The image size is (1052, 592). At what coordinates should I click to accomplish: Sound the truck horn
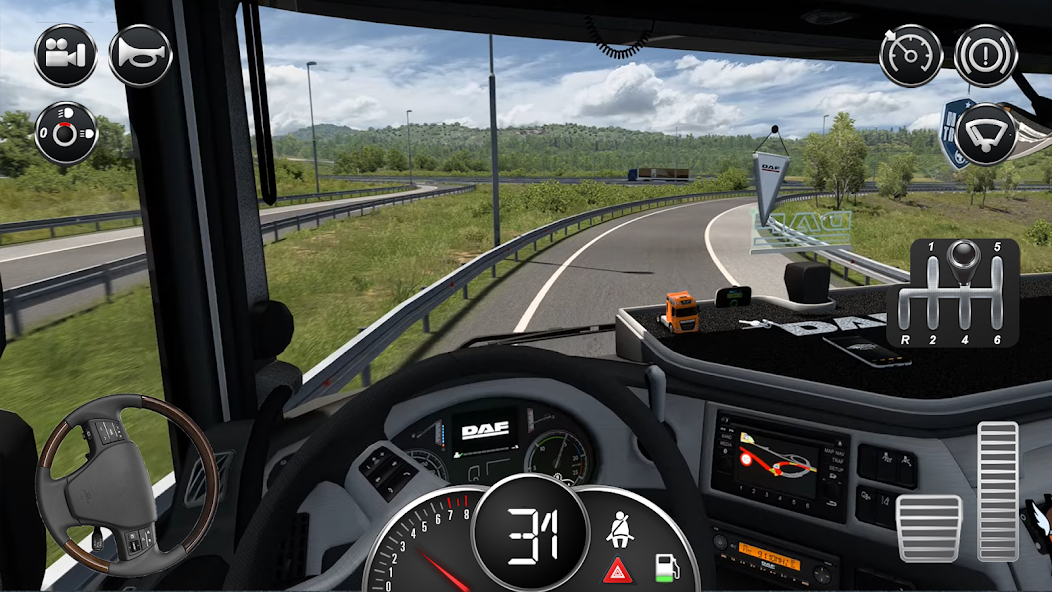[x=140, y=56]
